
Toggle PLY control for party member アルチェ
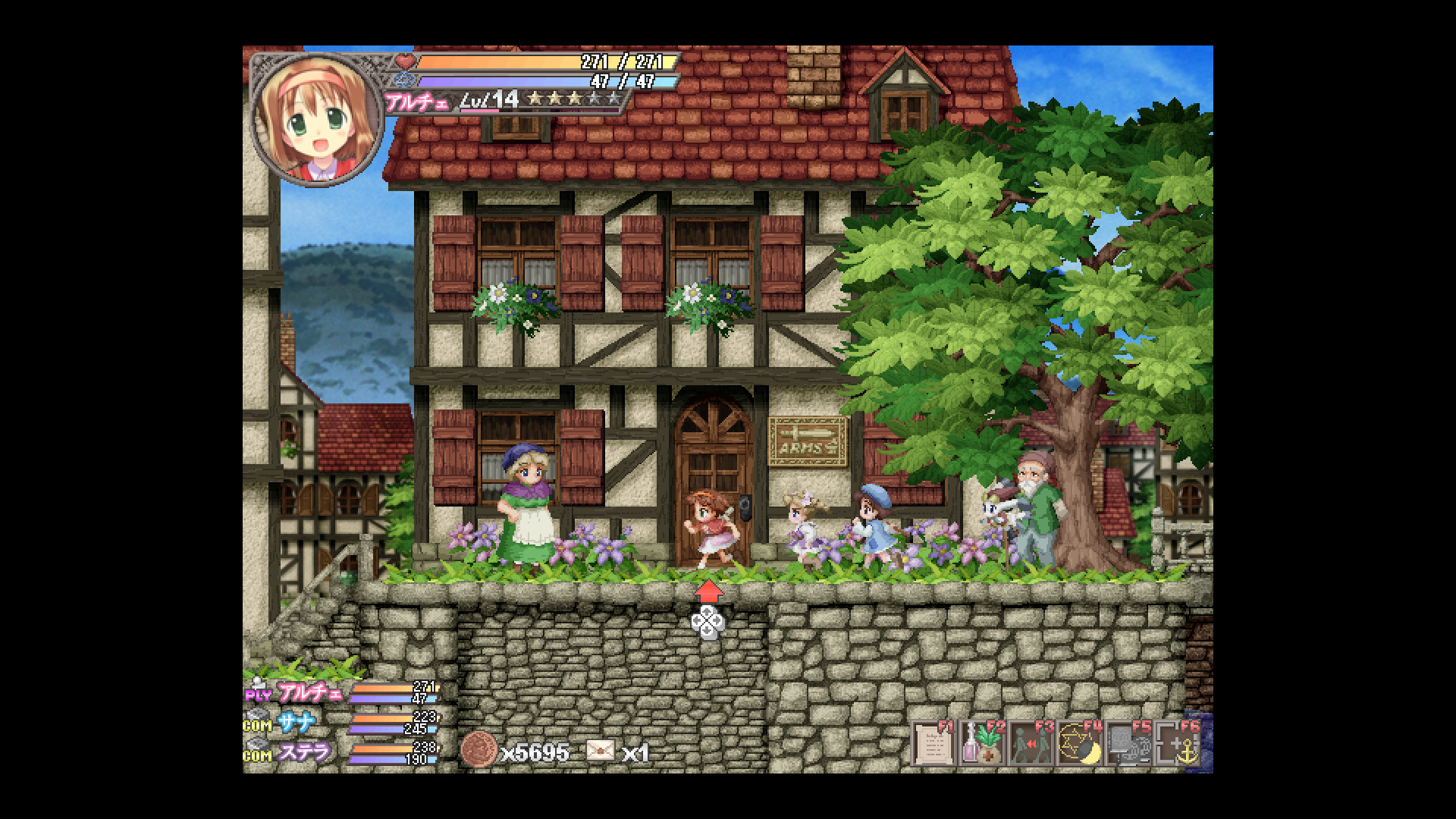(256, 695)
